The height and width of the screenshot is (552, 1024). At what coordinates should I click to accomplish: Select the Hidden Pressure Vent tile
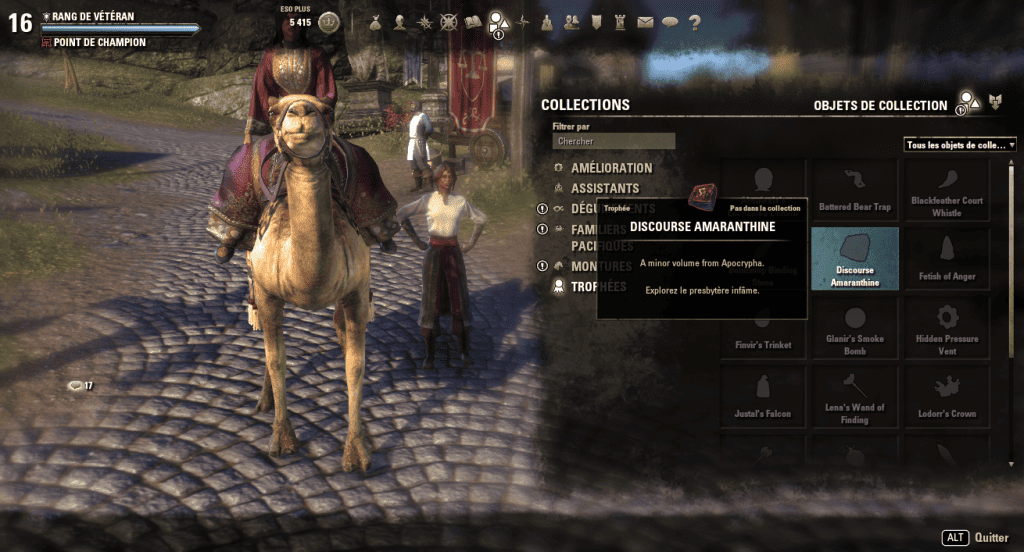(x=946, y=328)
